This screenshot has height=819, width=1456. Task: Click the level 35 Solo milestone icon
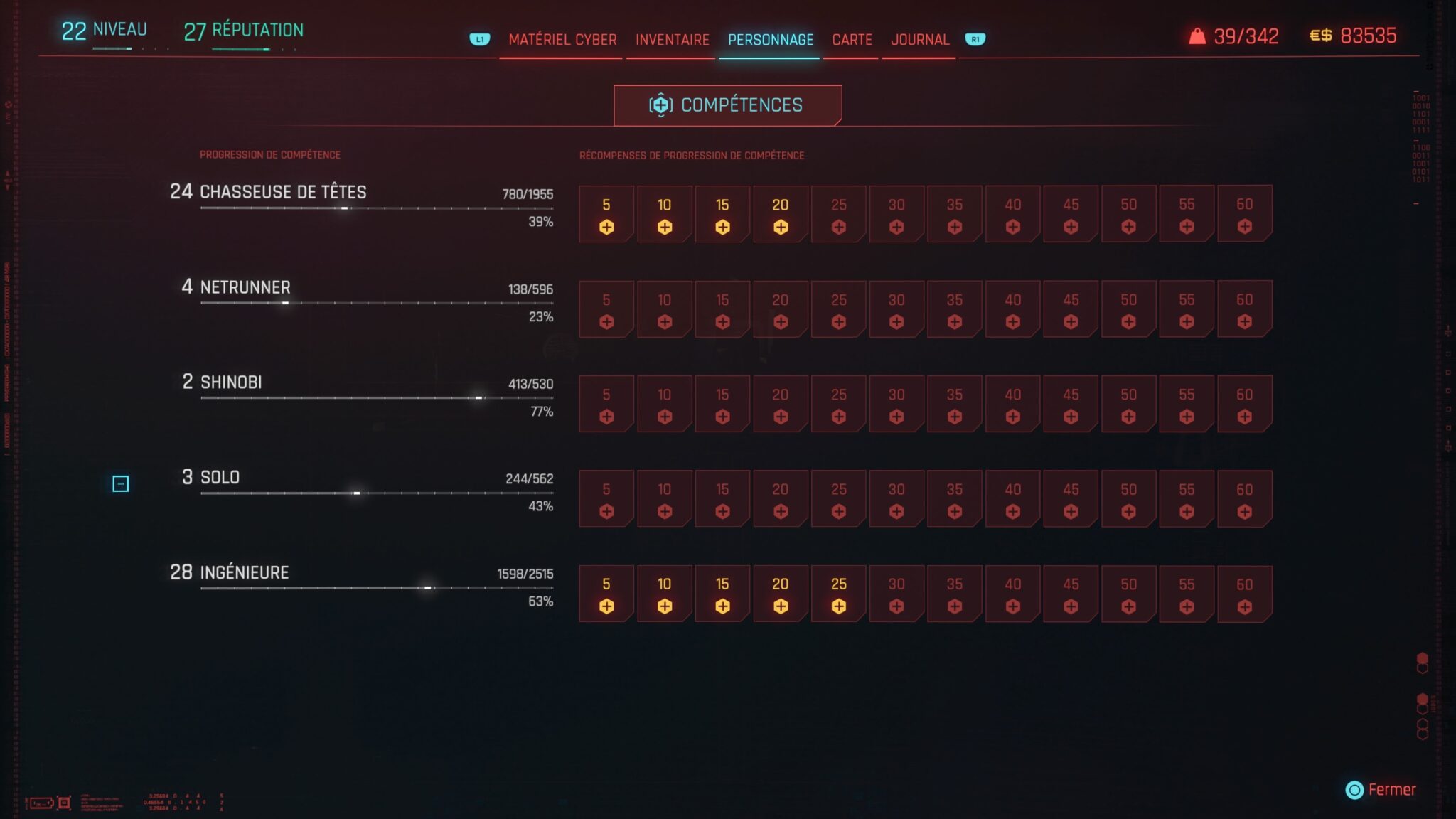pos(954,498)
